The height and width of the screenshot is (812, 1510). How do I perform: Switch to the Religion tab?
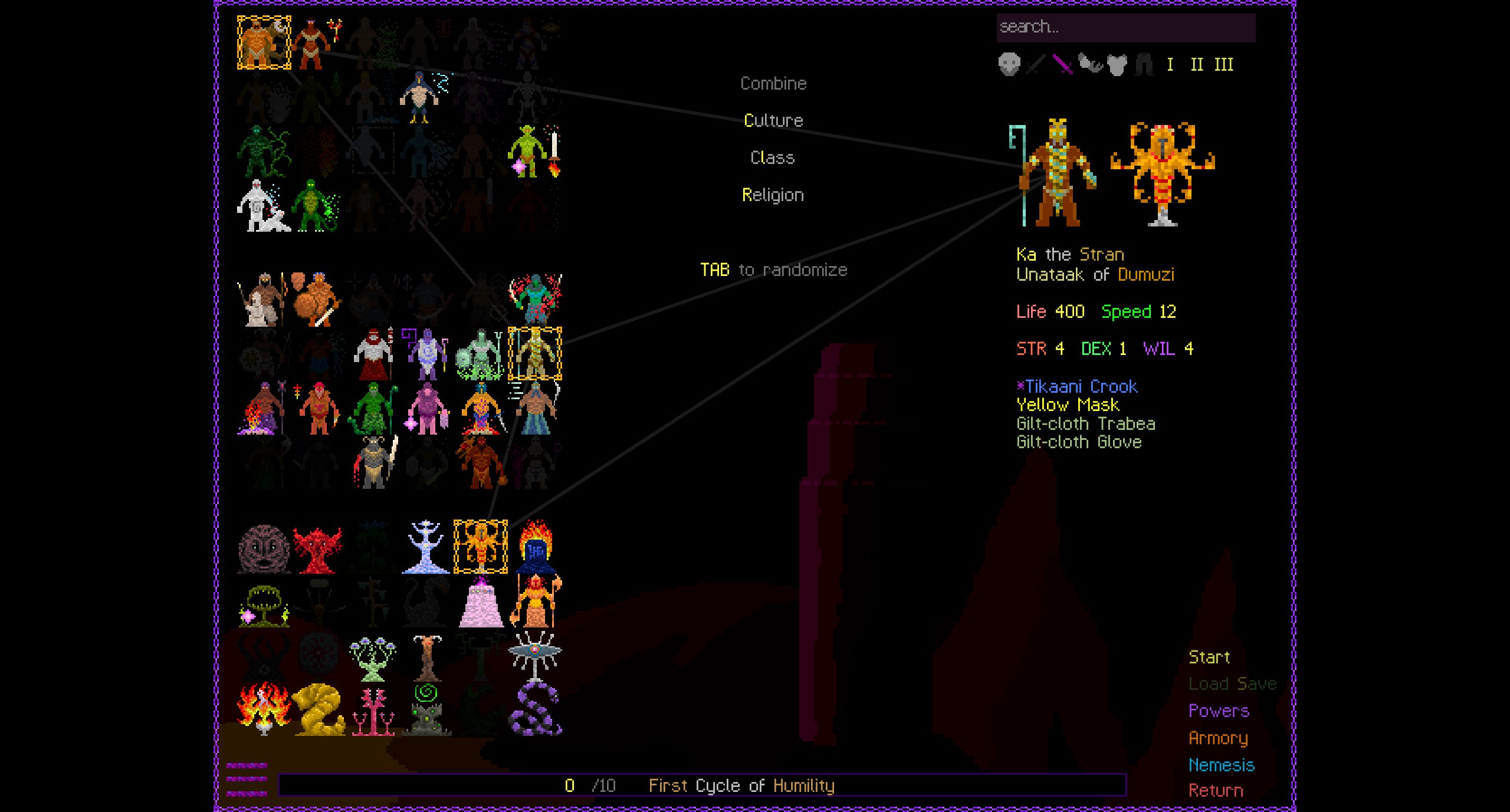coord(773,195)
